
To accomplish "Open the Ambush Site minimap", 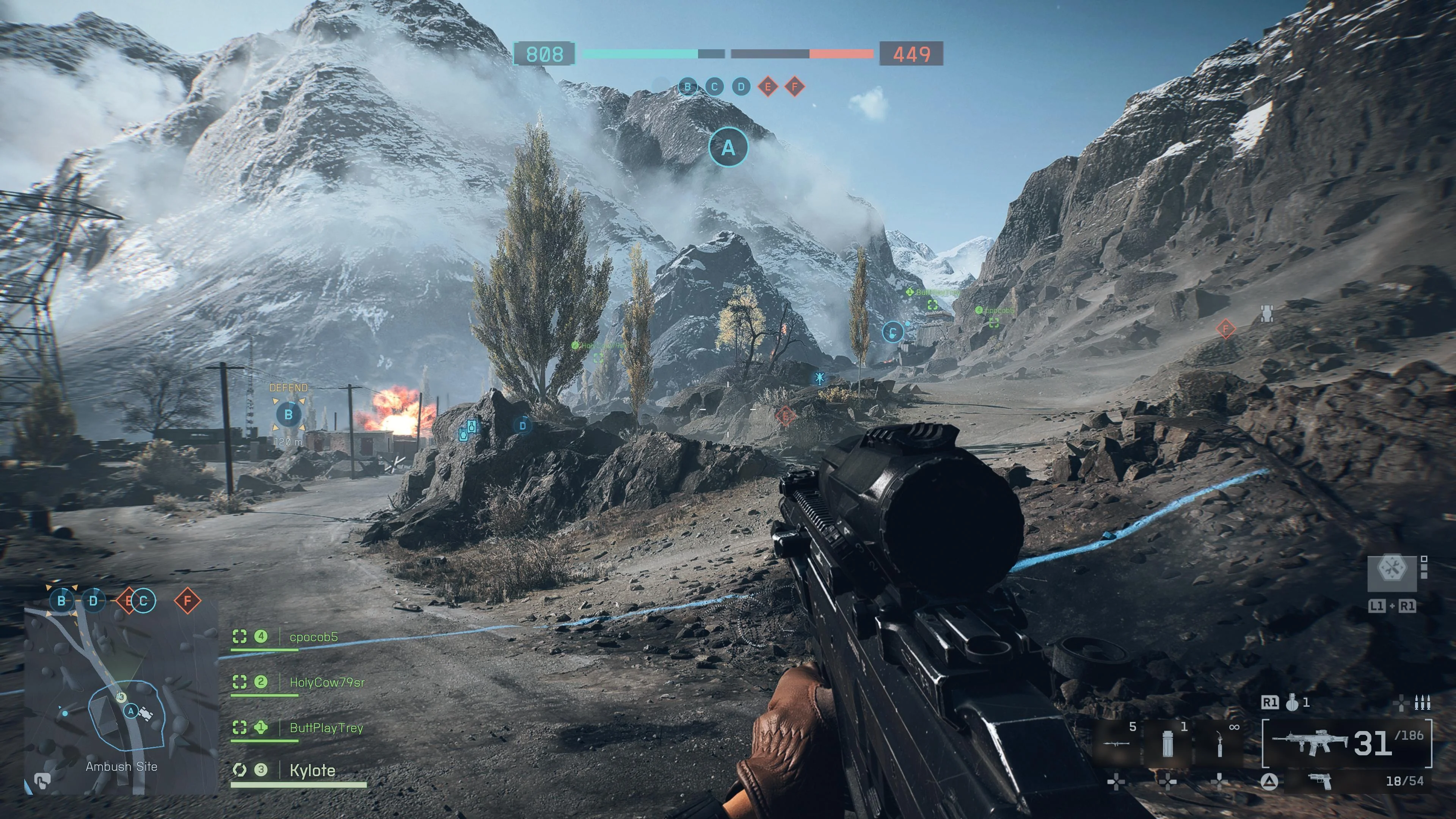I will pyautogui.click(x=121, y=698).
